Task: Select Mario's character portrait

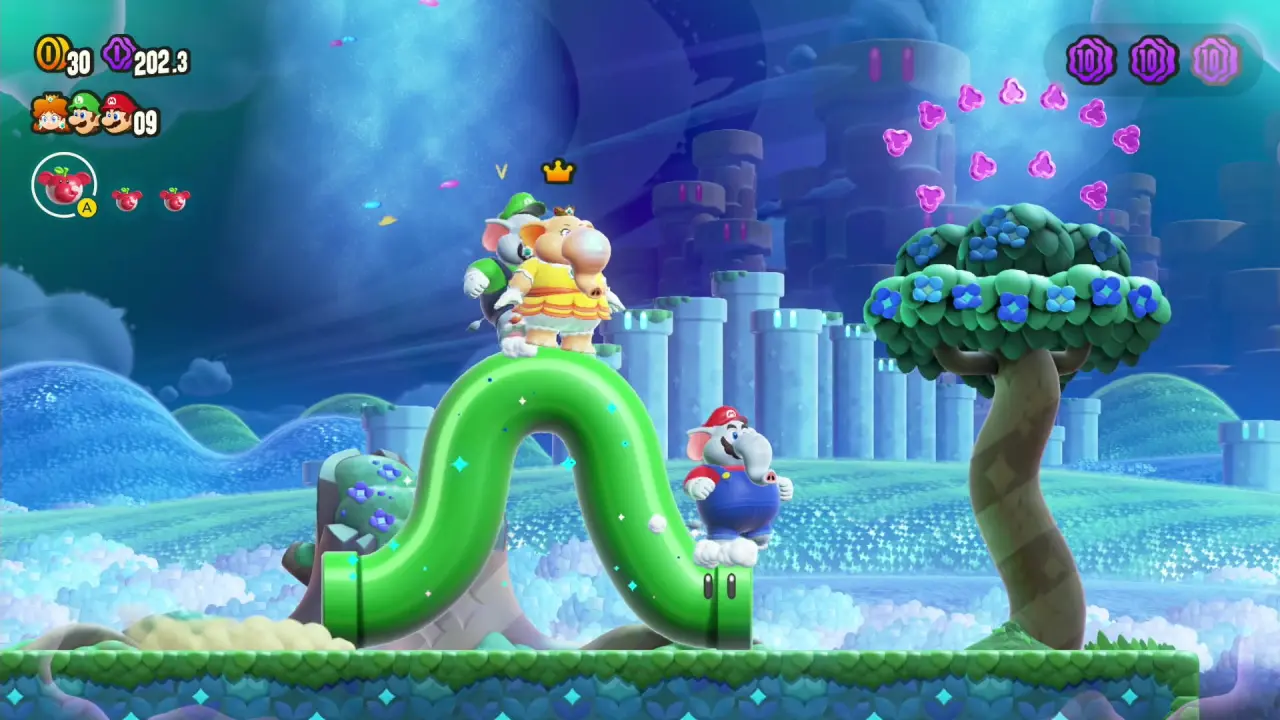Action: (119, 112)
